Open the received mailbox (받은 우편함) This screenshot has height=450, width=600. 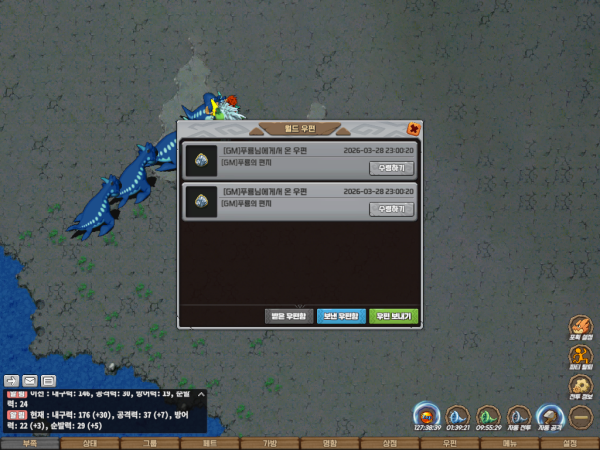point(287,315)
